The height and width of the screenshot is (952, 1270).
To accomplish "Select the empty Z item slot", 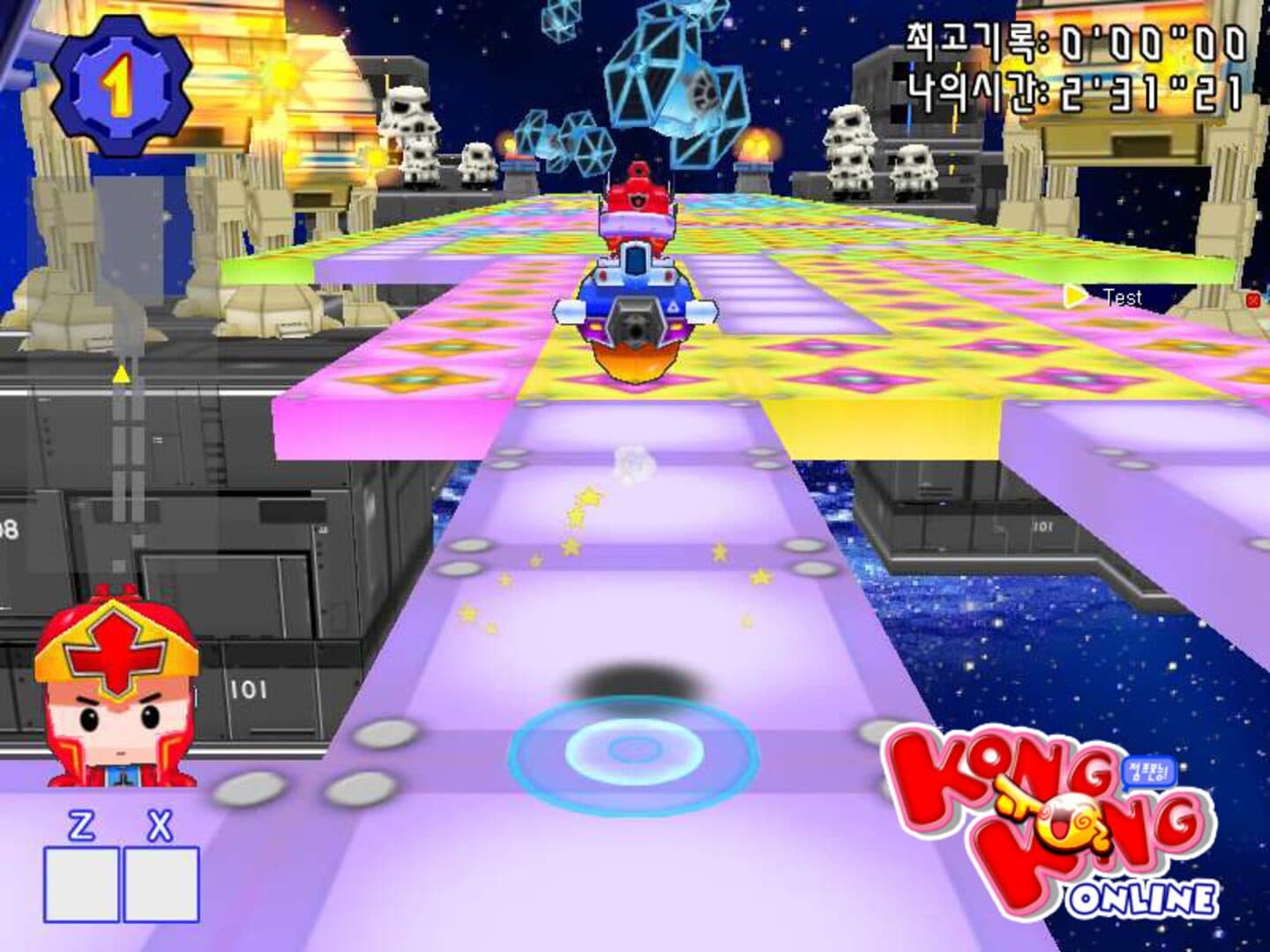I will tap(81, 884).
